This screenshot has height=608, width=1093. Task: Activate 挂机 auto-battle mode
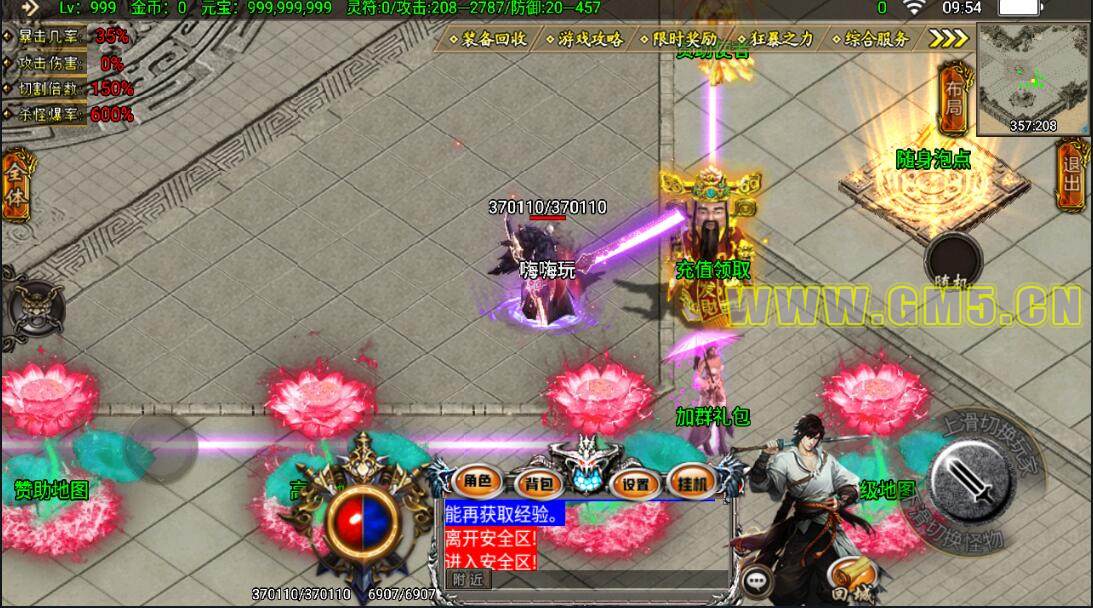(x=692, y=480)
